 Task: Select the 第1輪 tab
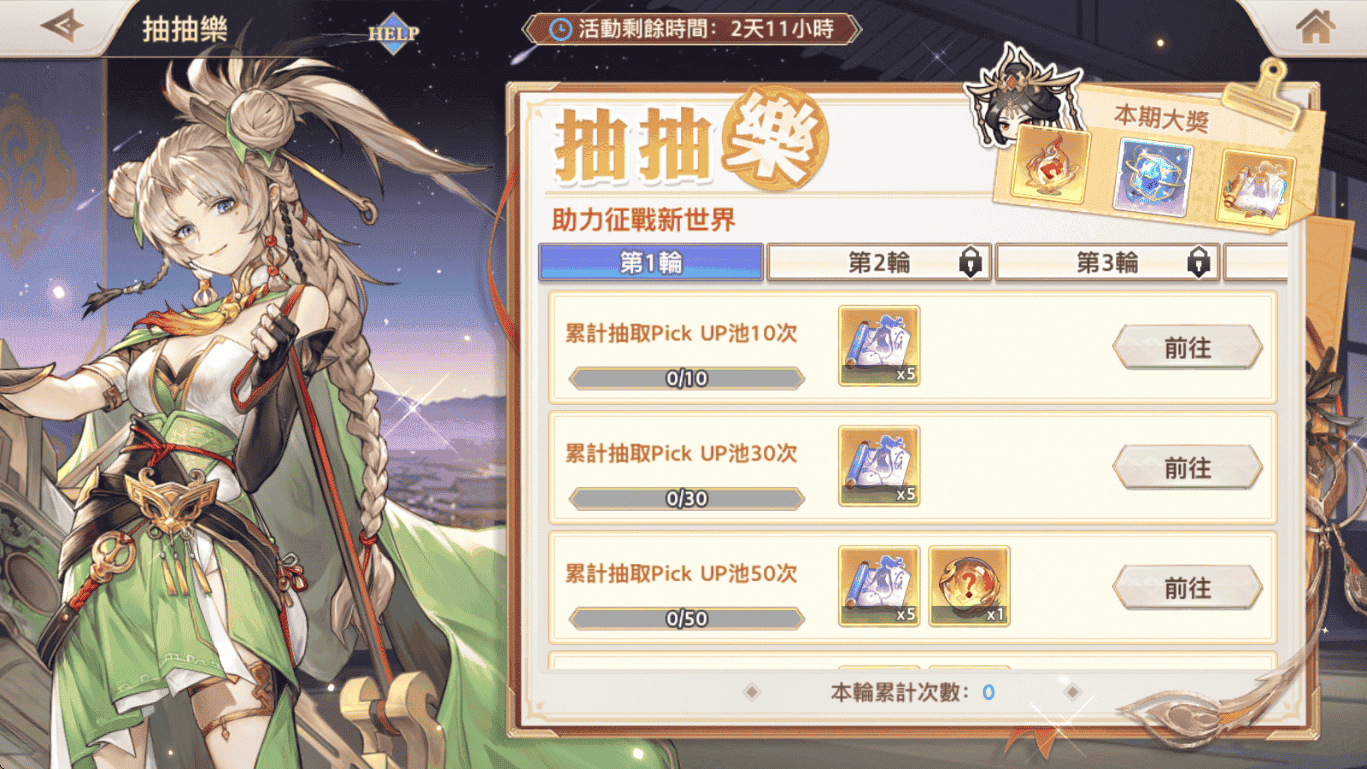[651, 262]
